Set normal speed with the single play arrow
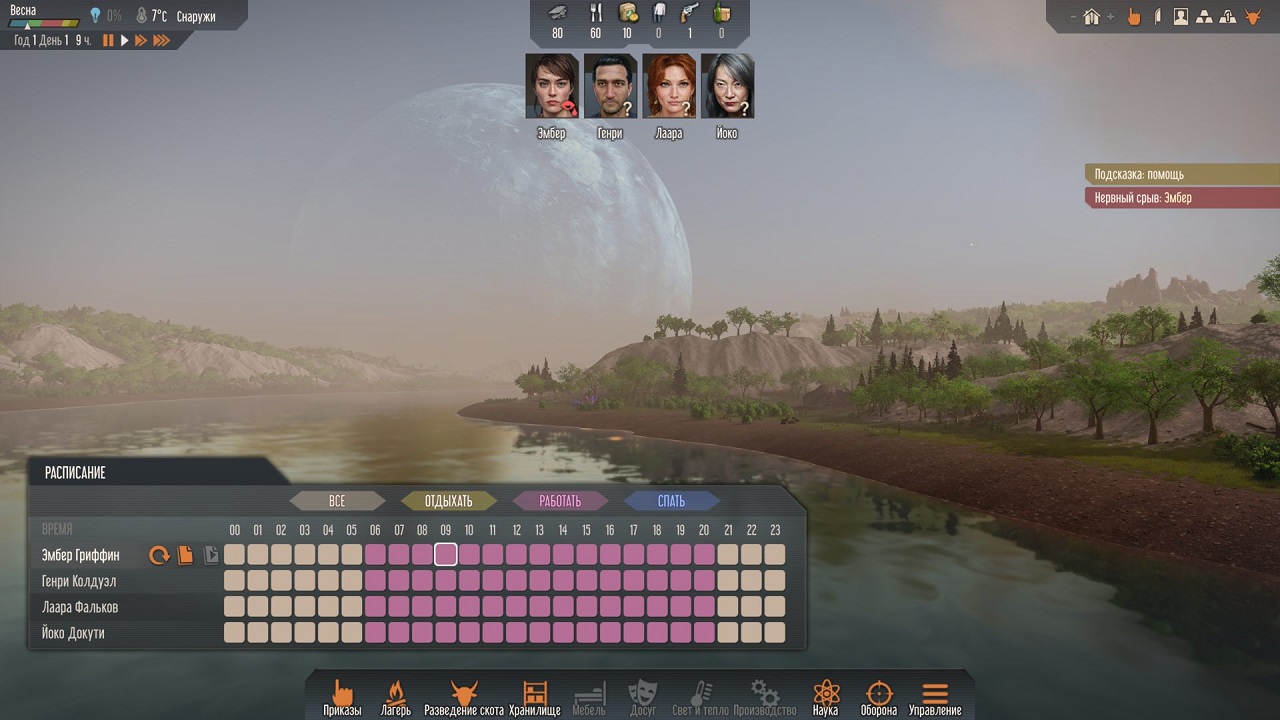 pos(124,41)
